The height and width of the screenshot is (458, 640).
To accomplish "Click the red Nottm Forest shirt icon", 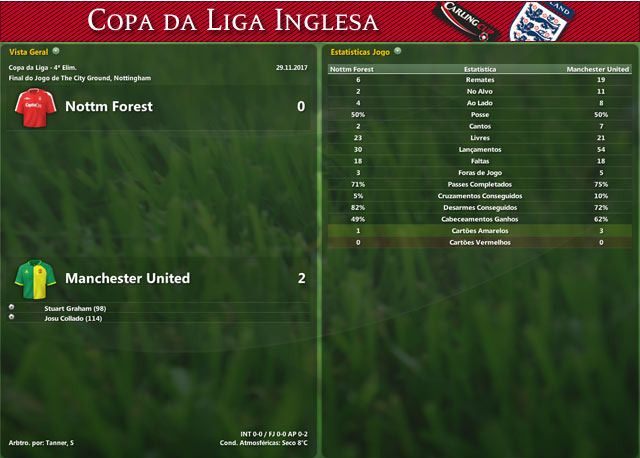I will tap(37, 107).
